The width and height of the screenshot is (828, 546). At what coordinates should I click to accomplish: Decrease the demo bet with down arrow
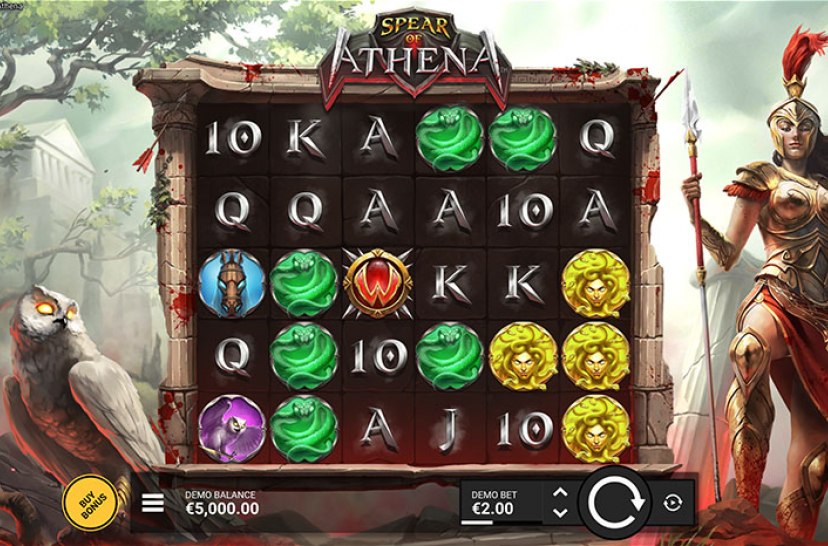point(560,512)
